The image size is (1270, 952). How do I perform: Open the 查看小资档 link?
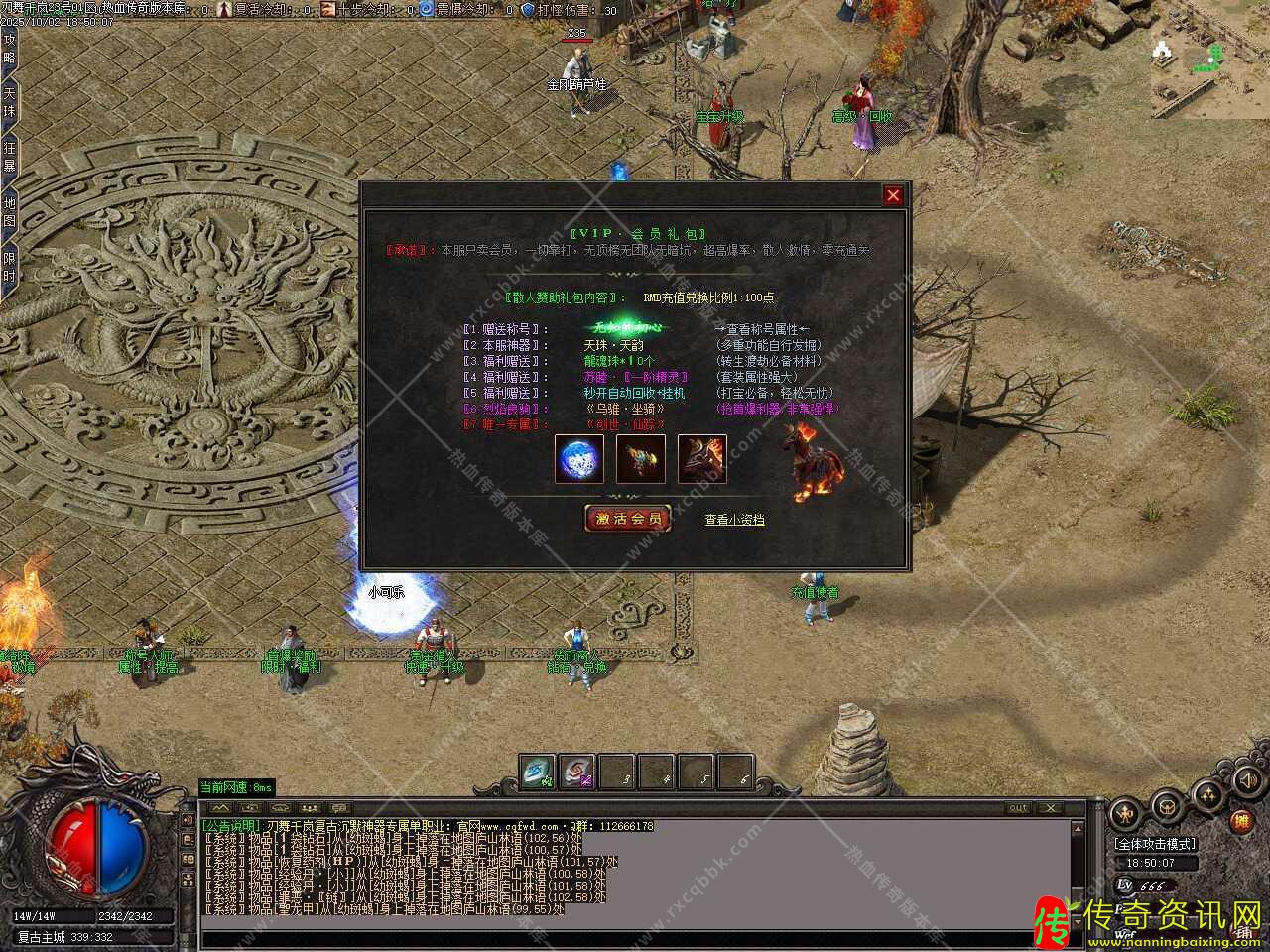point(734,519)
